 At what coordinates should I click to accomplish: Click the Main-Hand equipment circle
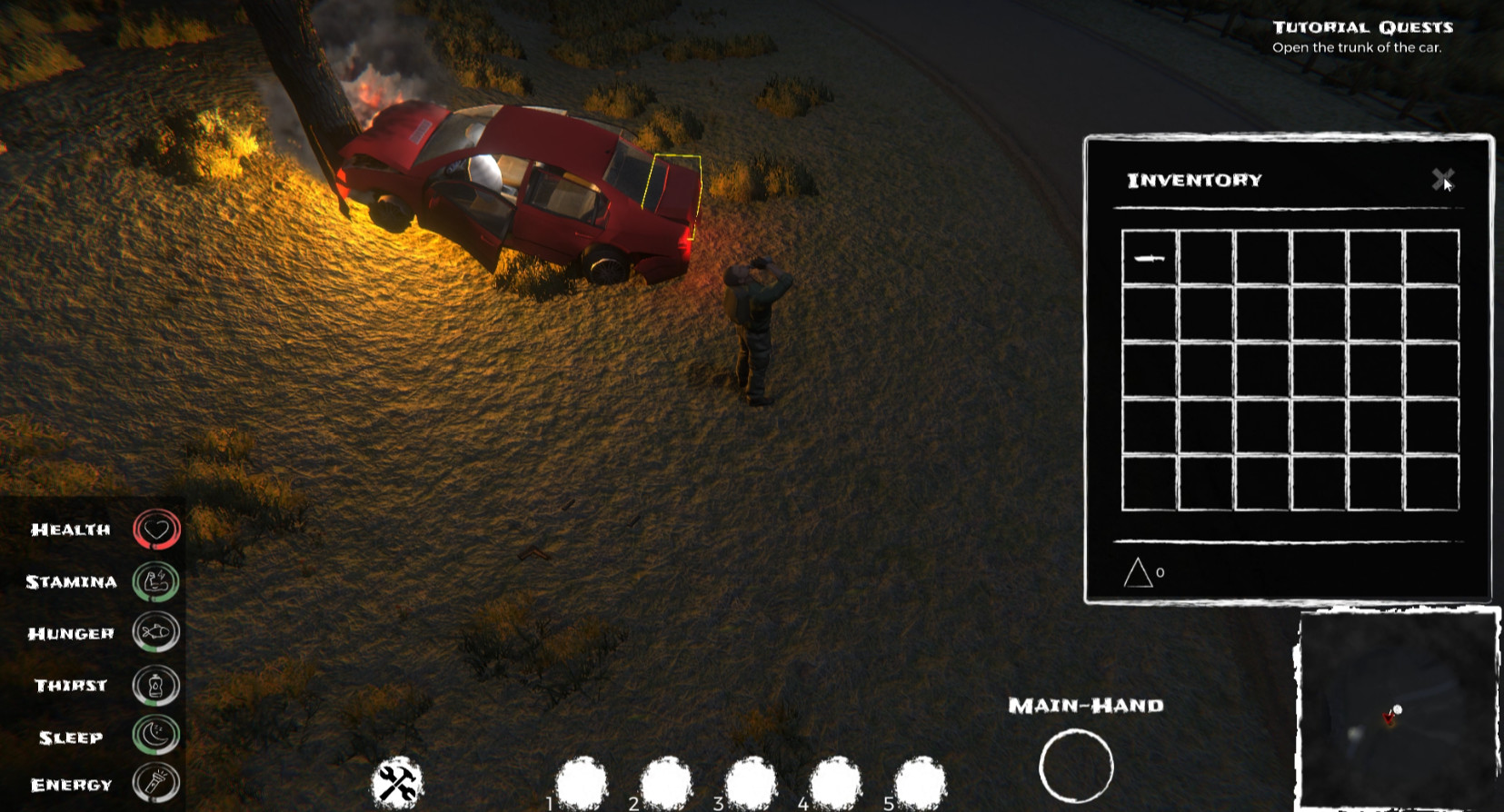click(x=1078, y=767)
